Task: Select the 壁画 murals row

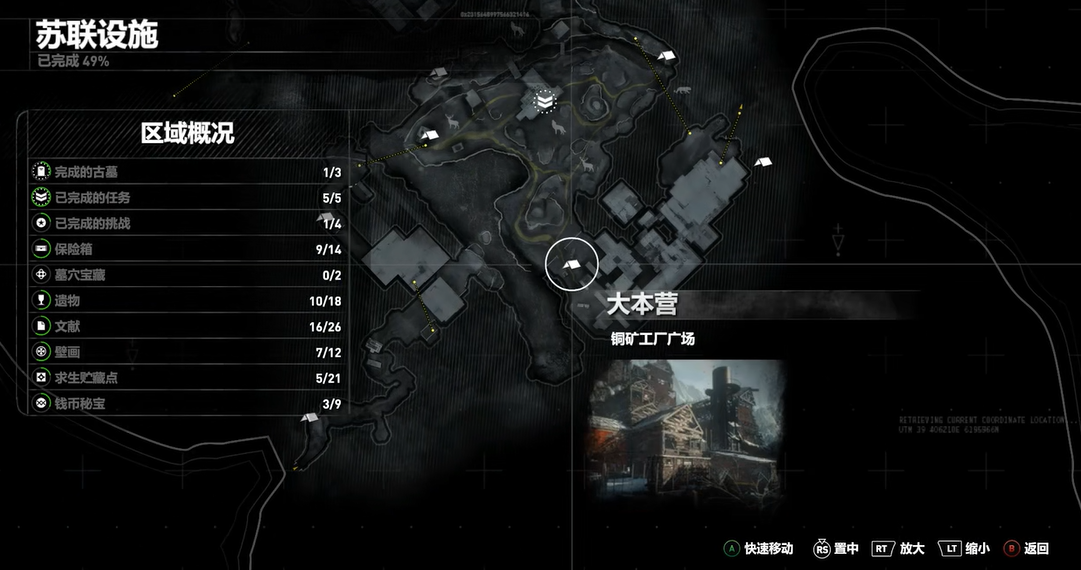Action: pyautogui.click(x=188, y=352)
